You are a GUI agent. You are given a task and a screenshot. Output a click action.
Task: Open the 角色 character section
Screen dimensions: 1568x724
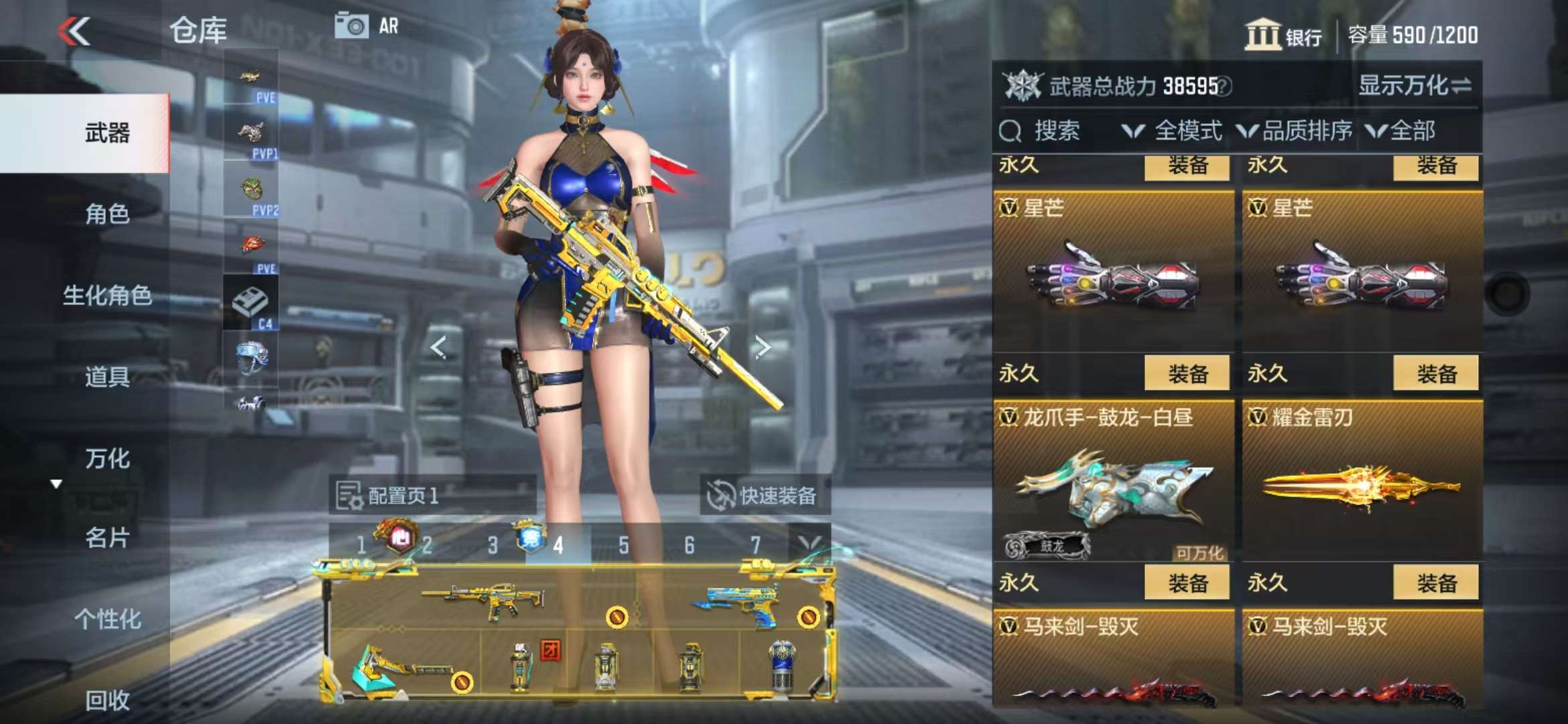point(107,214)
